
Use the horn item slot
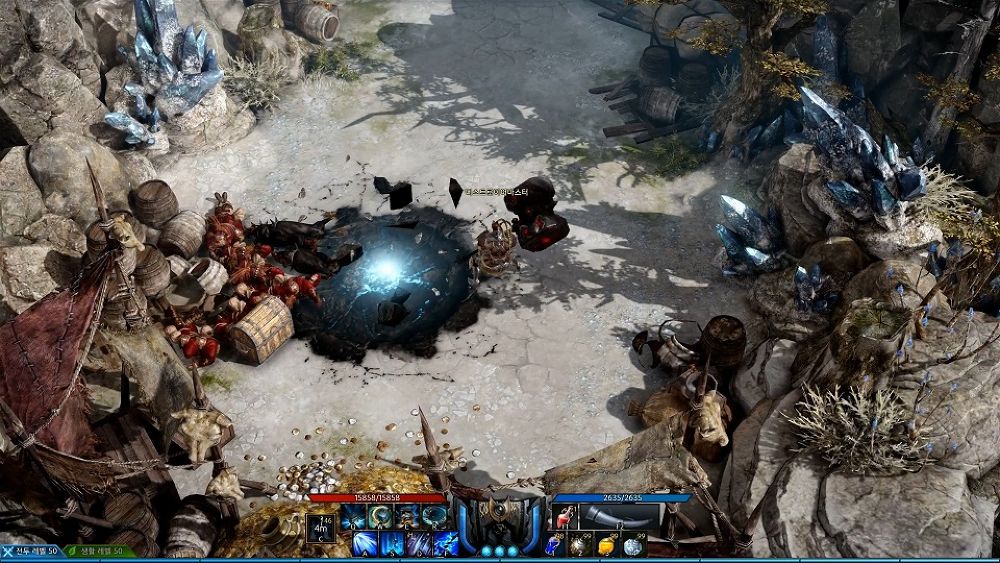pos(620,517)
